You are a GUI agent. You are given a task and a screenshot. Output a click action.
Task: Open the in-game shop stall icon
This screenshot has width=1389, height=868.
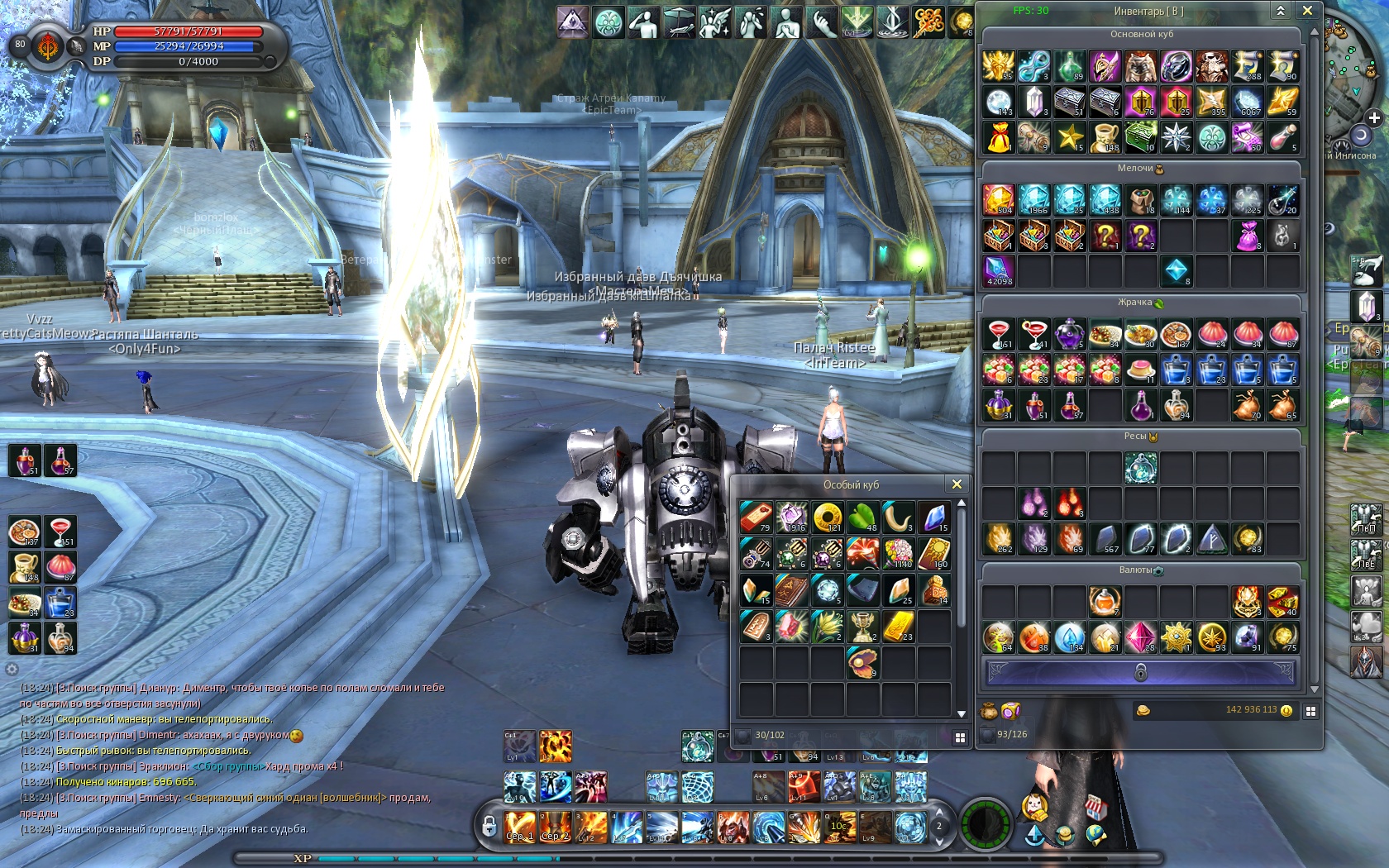tap(1095, 807)
